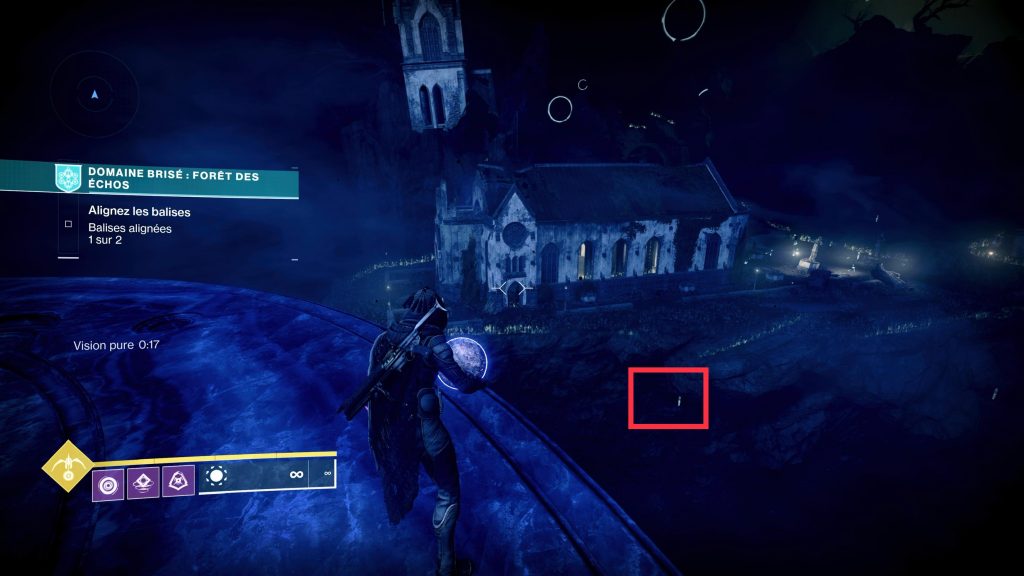Click the circular radar in the corner
1024x576 pixels.
tap(95, 95)
